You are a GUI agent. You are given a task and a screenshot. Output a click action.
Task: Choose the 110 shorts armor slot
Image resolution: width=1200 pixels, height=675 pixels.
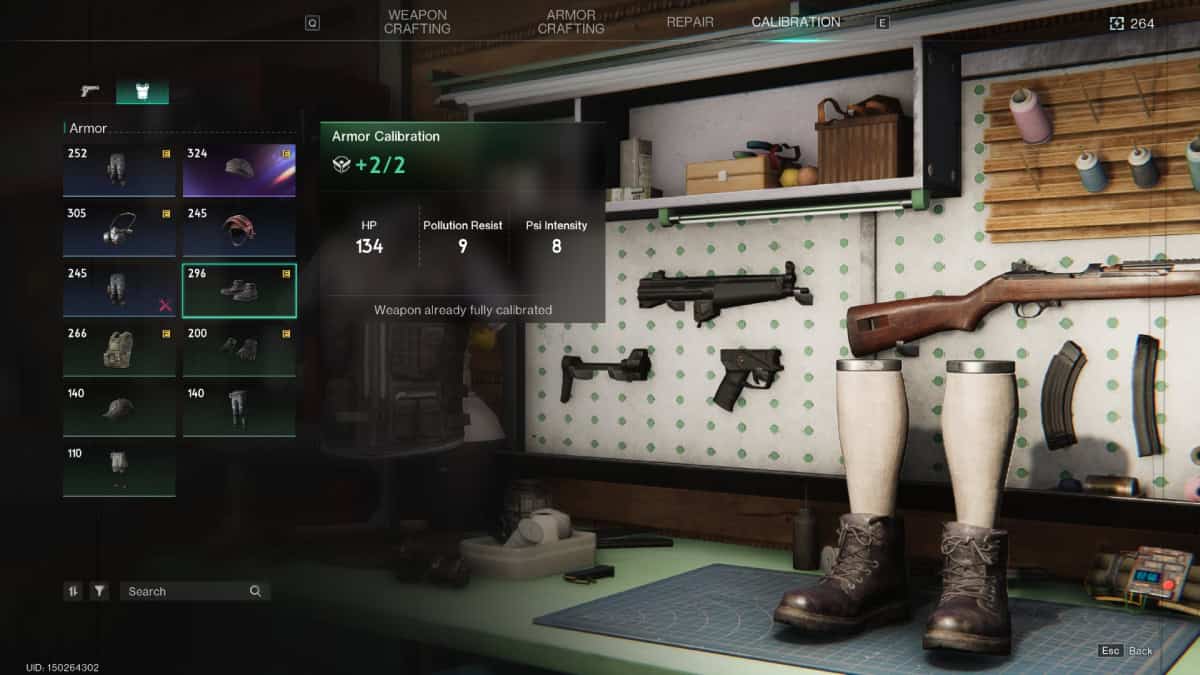pyautogui.click(x=119, y=469)
